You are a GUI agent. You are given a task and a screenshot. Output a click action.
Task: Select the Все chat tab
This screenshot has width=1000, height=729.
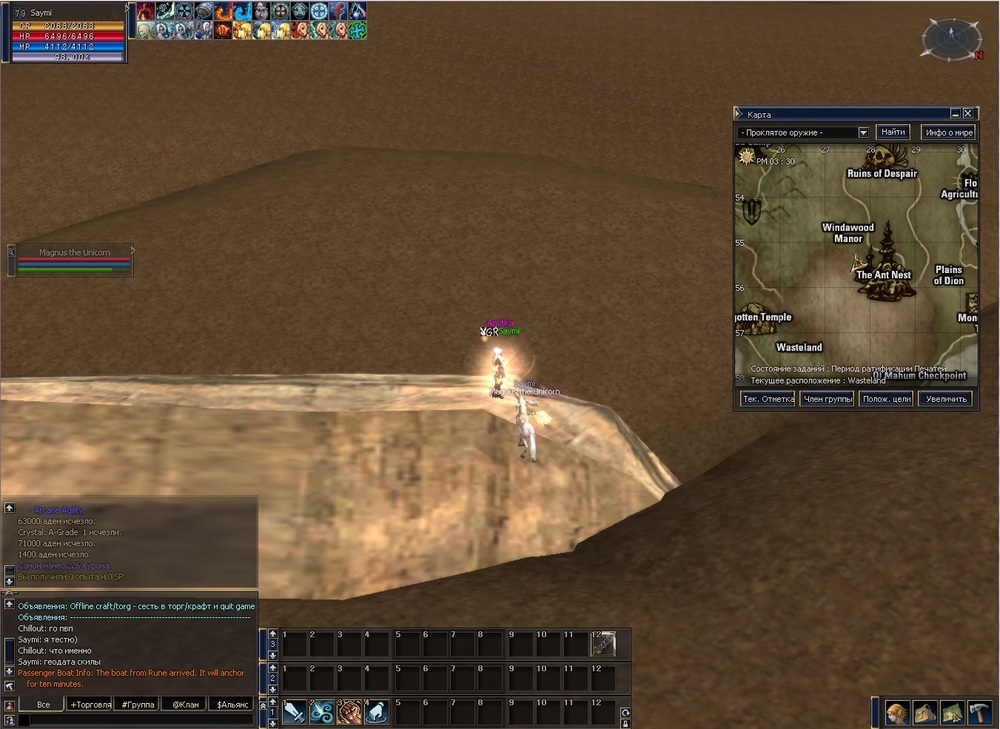[43, 705]
